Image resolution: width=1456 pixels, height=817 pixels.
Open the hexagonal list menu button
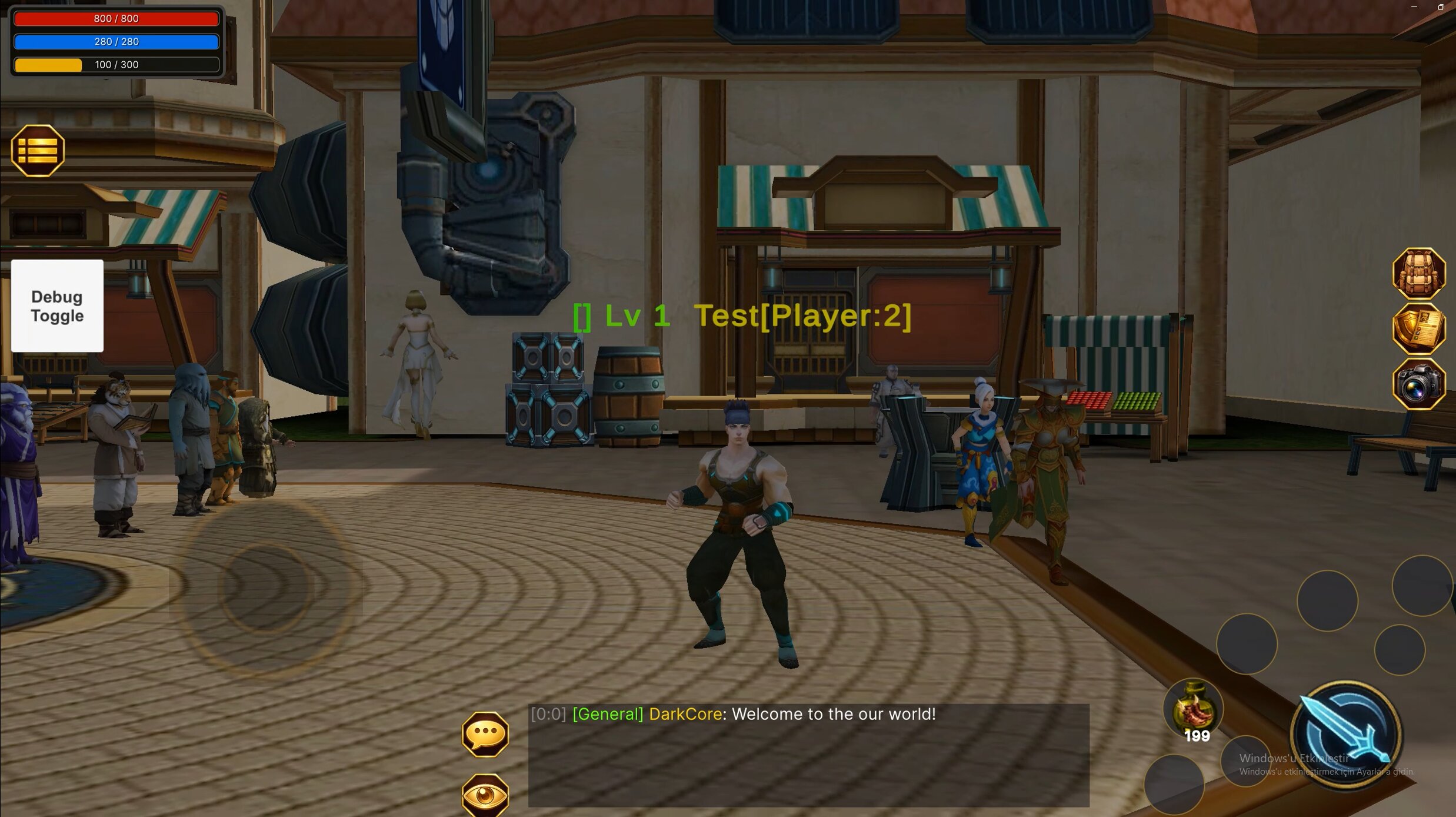tap(38, 151)
